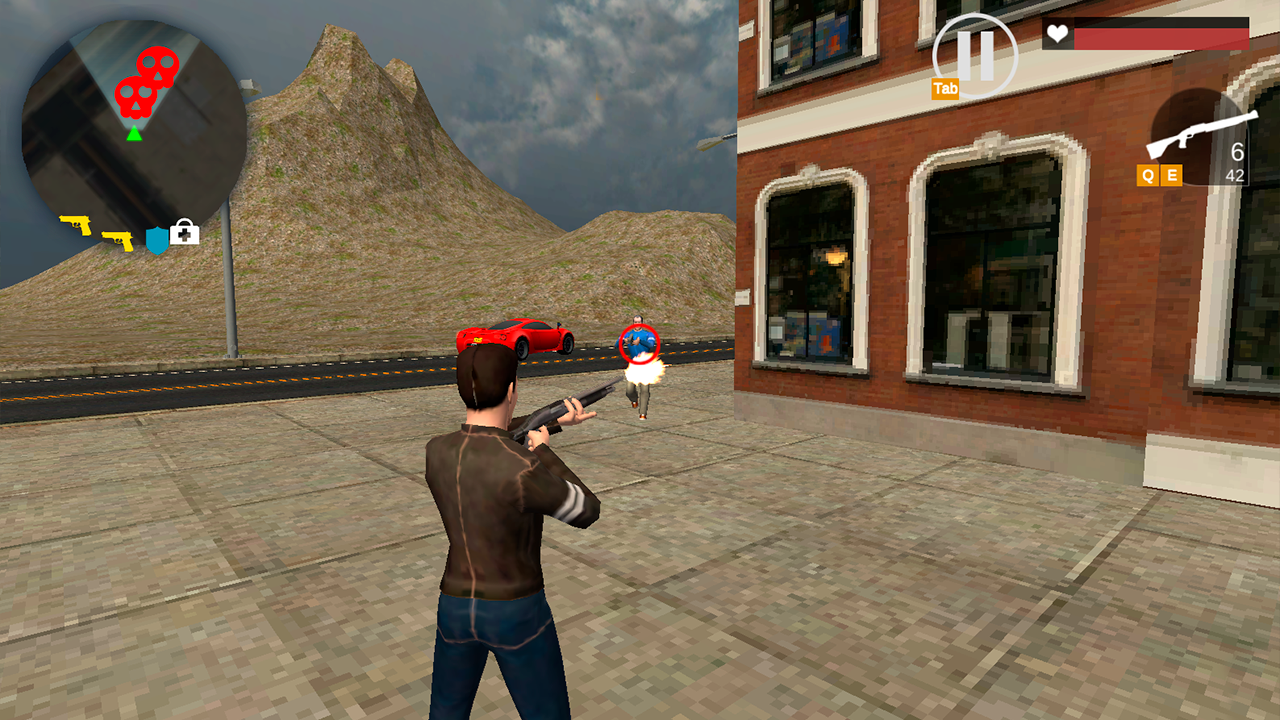
Task: Click the shotgun ammo count showing 6
Action: [x=1235, y=152]
